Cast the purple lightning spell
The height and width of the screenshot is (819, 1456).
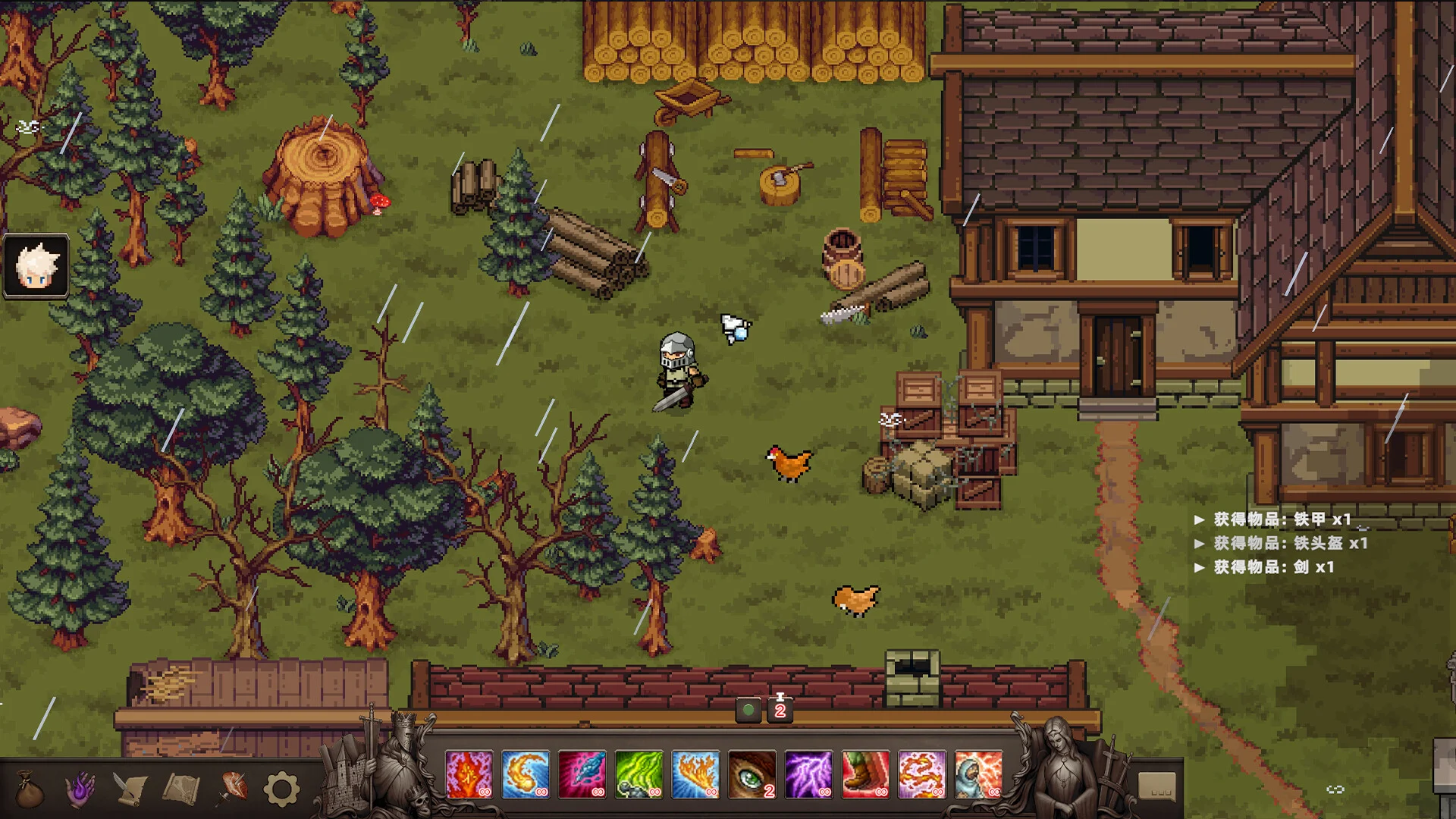coord(808,774)
